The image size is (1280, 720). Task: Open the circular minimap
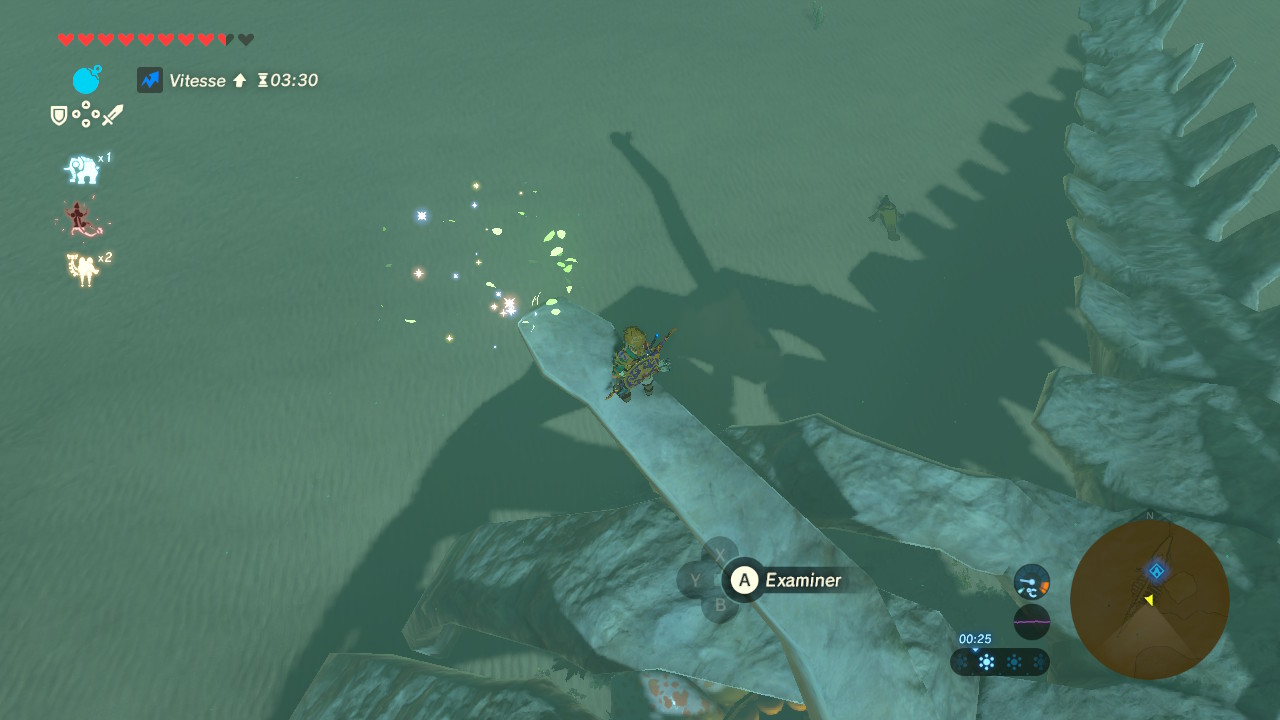tap(1149, 600)
